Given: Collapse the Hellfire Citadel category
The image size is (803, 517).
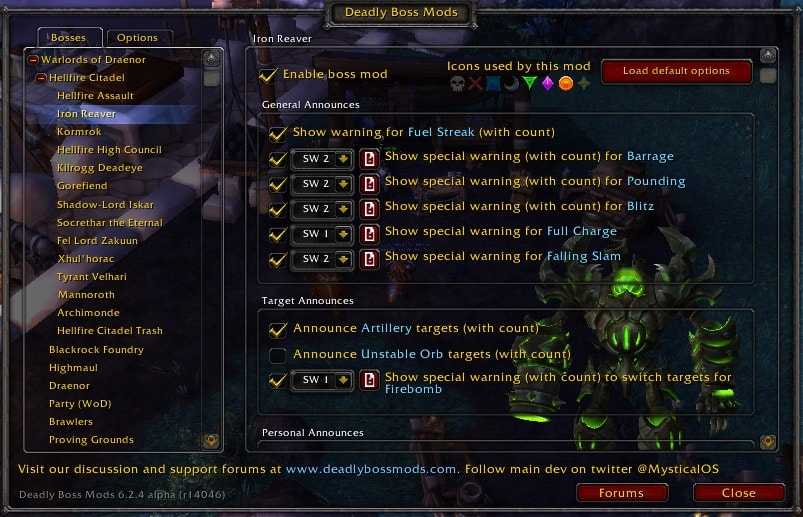Looking at the screenshot, I should click(x=41, y=78).
